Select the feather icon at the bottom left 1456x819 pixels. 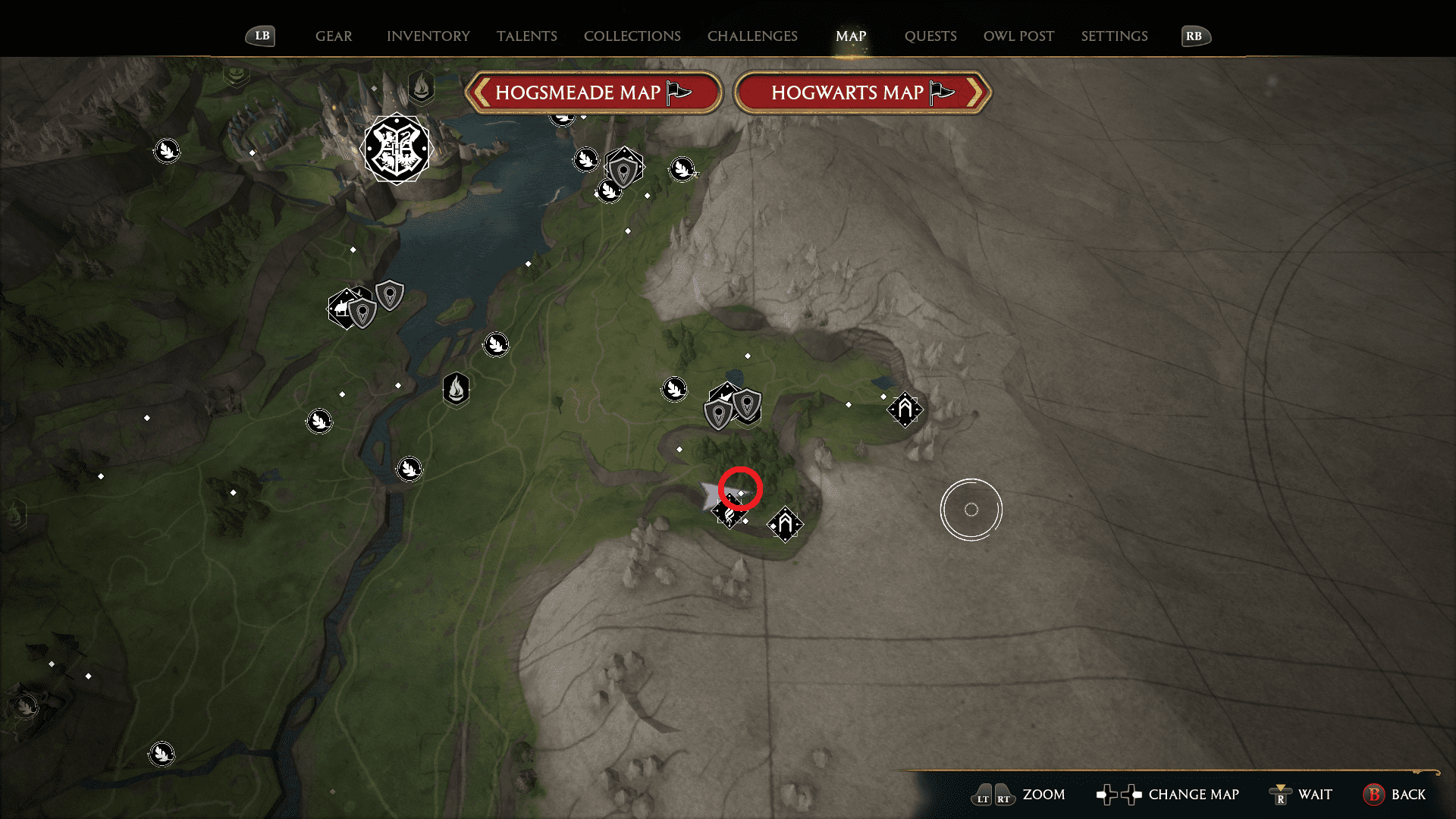coord(162,753)
